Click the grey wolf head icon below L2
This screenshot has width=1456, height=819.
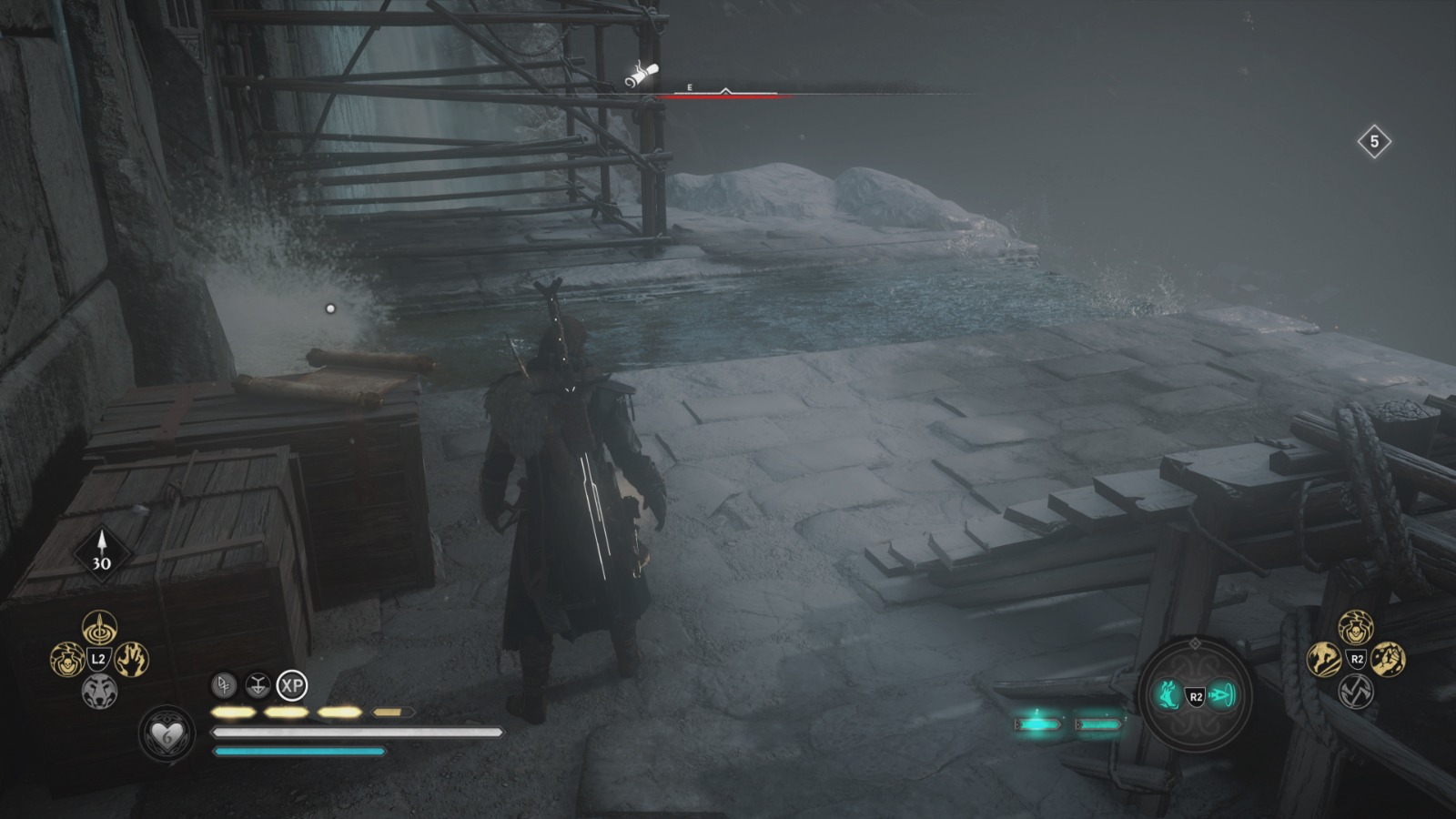(99, 690)
